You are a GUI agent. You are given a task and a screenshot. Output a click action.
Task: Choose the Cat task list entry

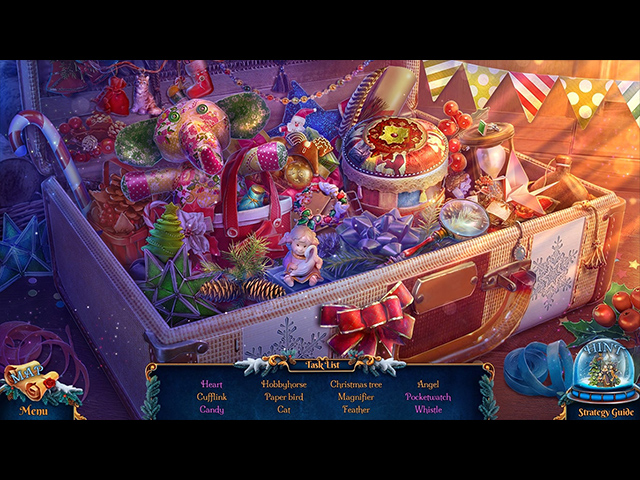coord(284,410)
